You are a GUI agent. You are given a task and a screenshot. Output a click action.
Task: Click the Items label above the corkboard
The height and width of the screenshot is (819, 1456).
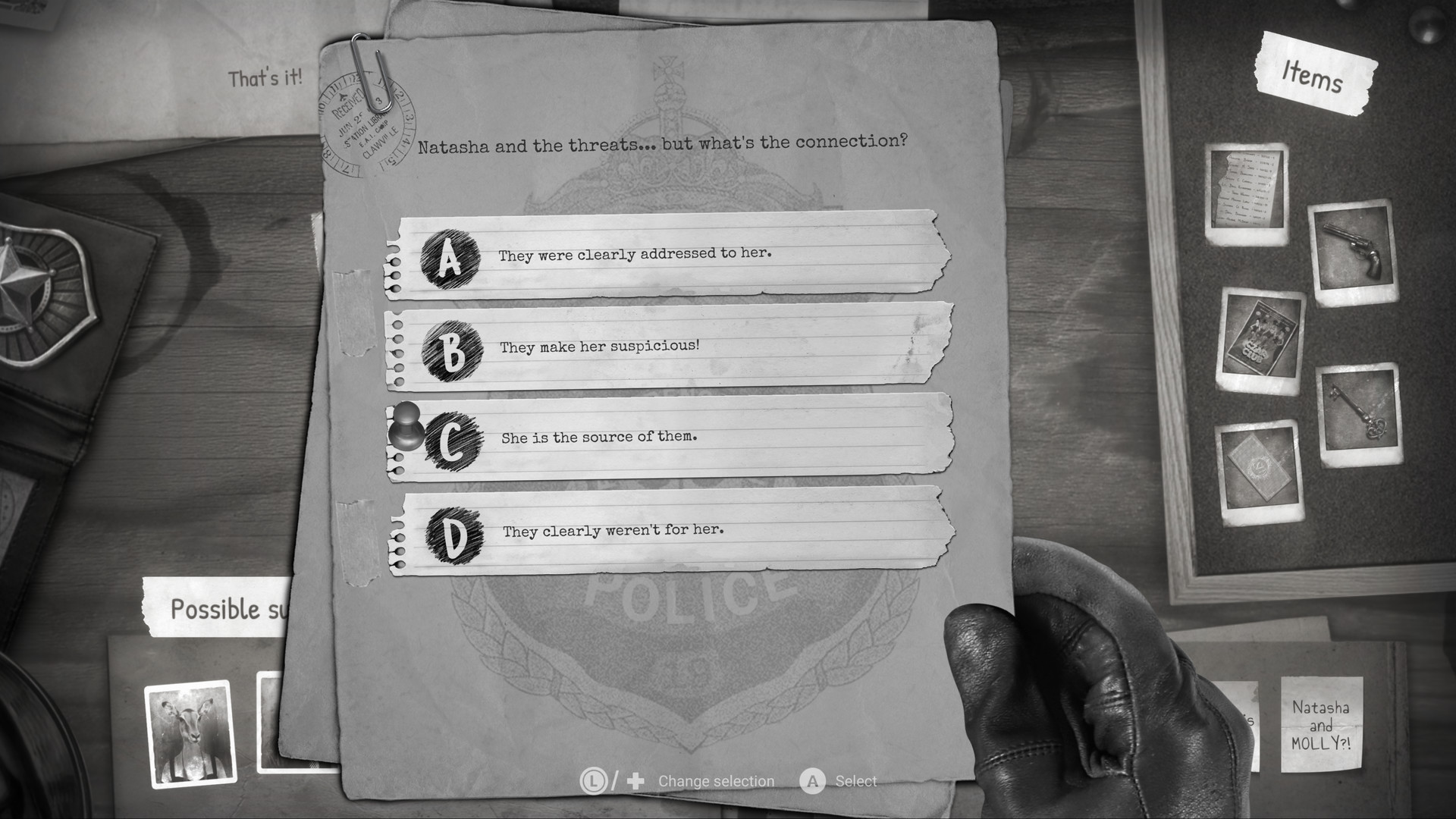pyautogui.click(x=1311, y=76)
